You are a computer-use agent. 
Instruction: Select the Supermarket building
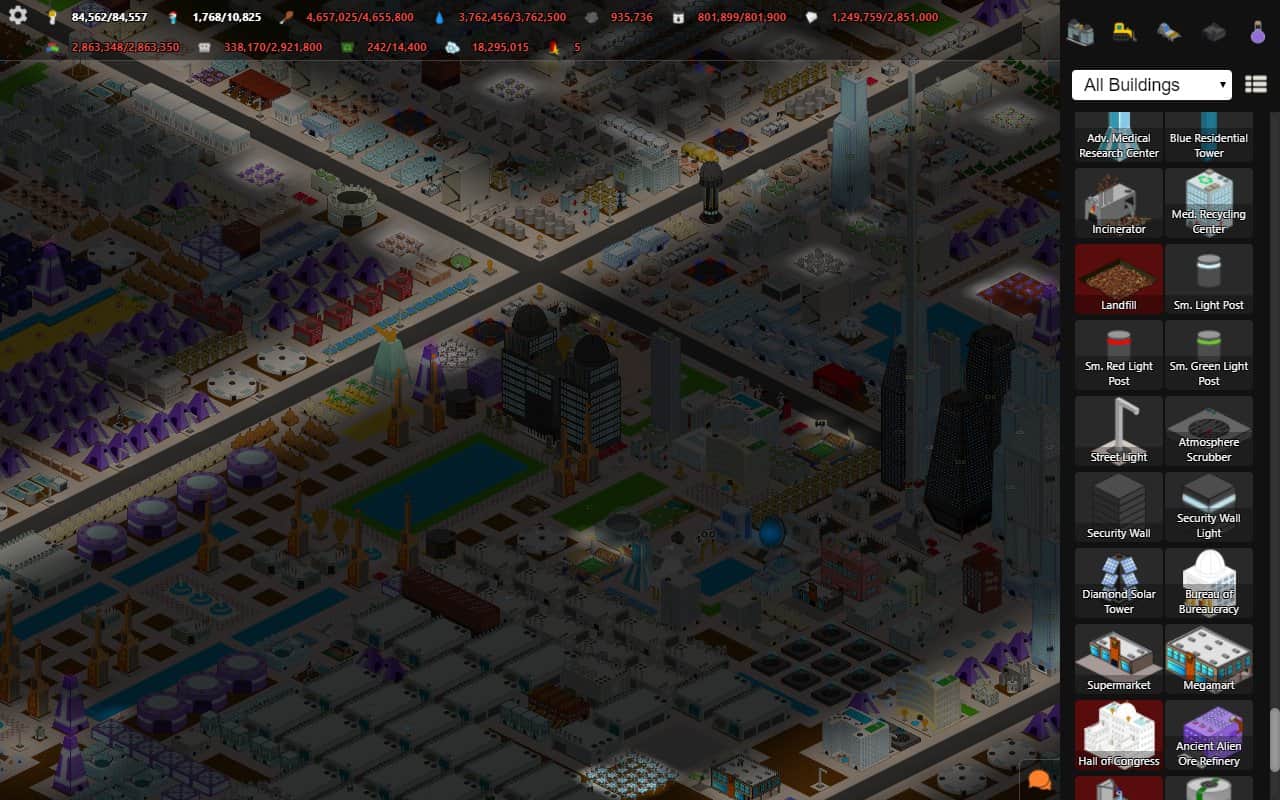(1119, 658)
